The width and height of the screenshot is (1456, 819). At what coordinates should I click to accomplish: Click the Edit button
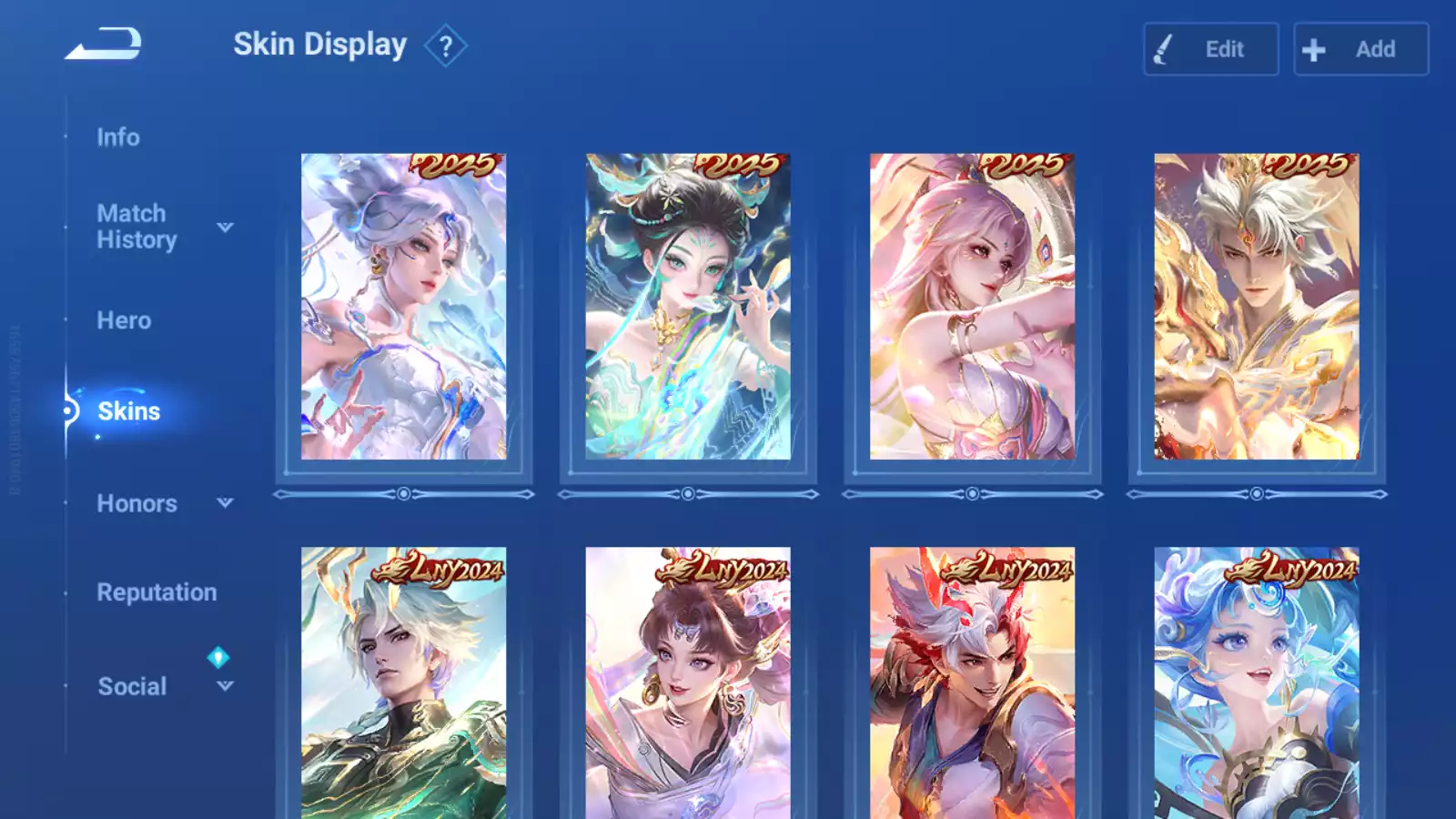tap(1210, 49)
